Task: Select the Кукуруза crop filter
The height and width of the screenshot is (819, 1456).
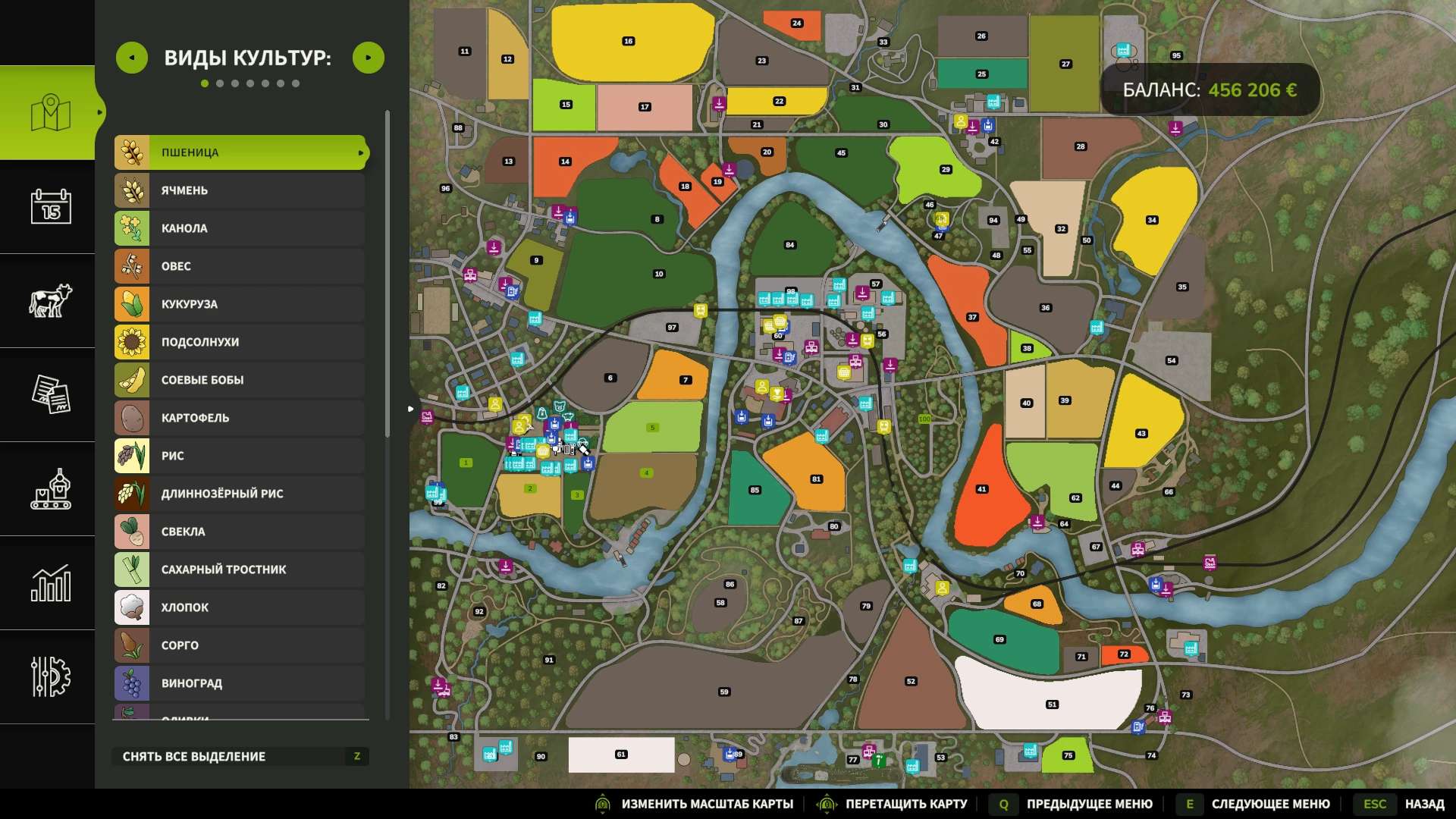Action: (240, 304)
